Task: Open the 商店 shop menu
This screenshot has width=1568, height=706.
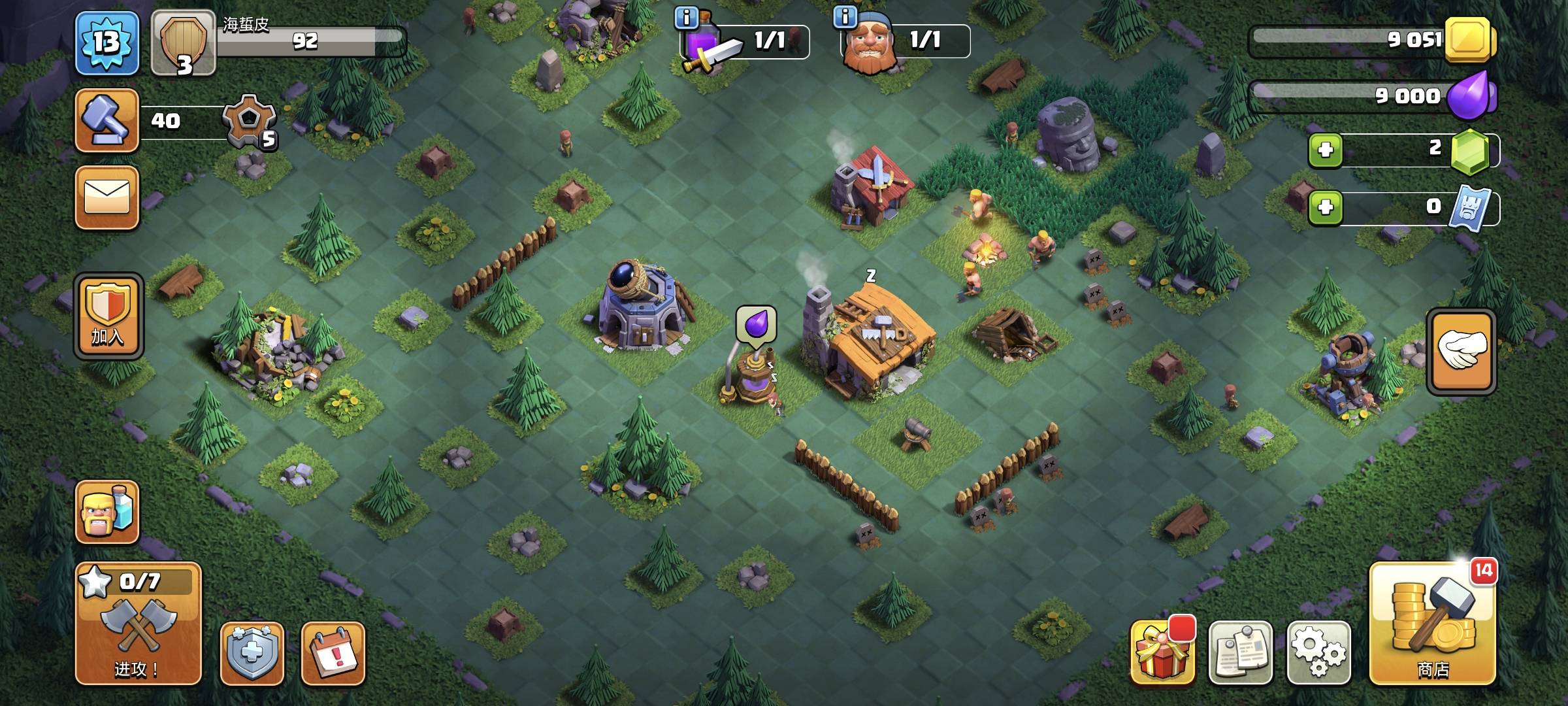Action: (x=1432, y=624)
